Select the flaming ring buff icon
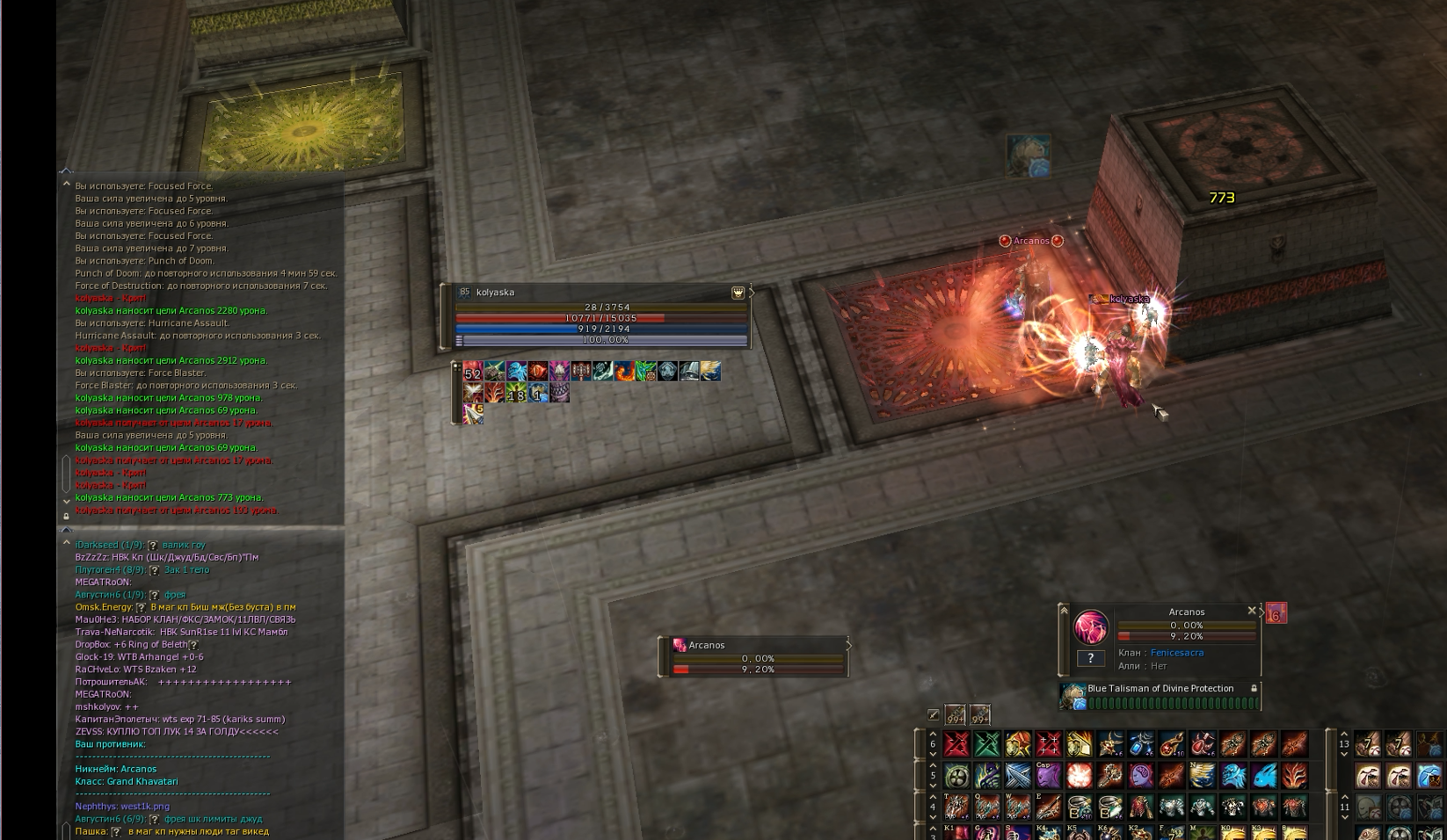 pos(624,372)
